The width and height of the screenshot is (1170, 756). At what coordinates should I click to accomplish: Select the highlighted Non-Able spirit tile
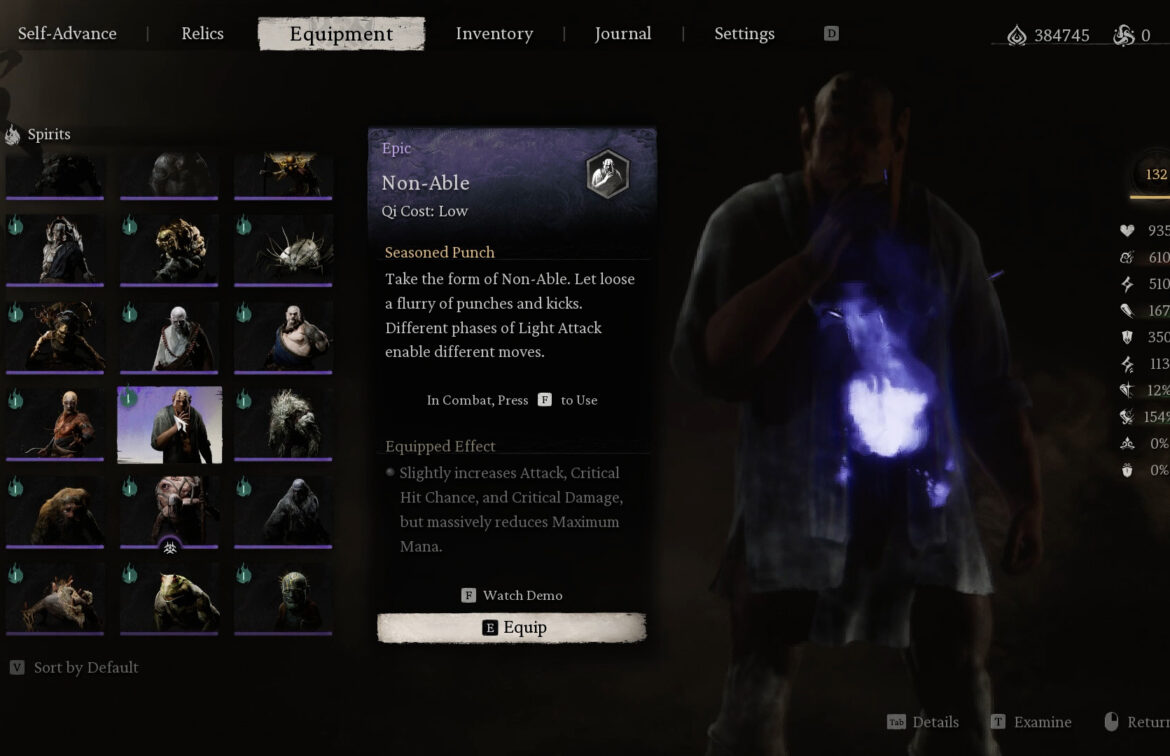pos(170,425)
